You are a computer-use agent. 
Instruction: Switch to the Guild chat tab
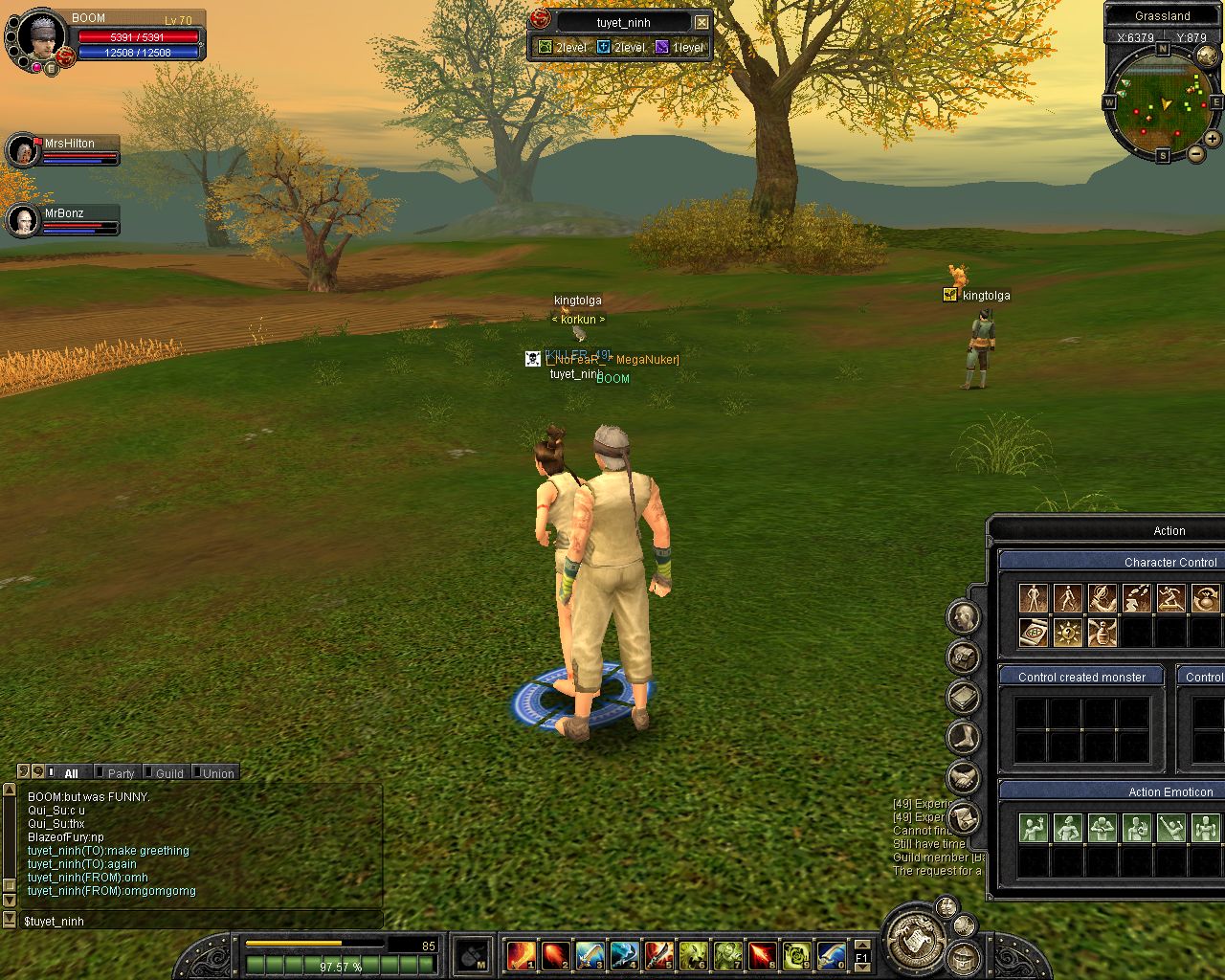169,773
